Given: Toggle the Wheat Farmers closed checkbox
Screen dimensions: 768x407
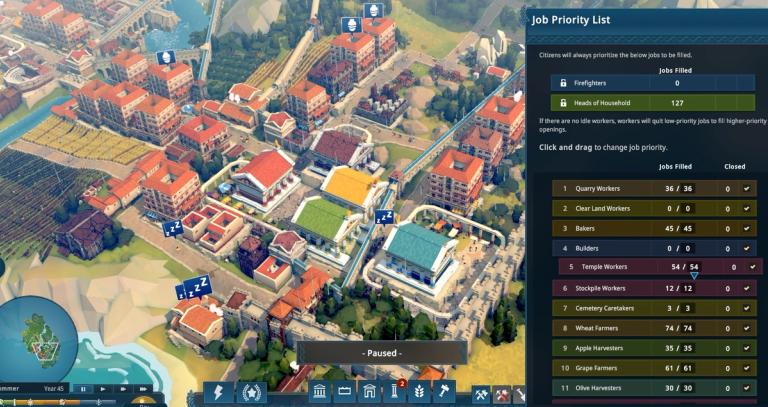Looking at the screenshot, I should (x=746, y=328).
